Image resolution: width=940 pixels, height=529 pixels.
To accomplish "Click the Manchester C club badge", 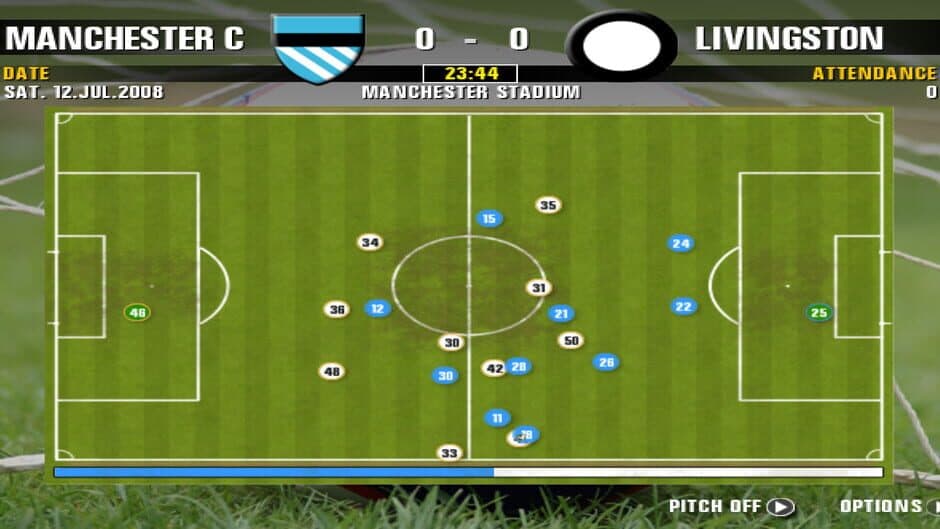I will [318, 47].
